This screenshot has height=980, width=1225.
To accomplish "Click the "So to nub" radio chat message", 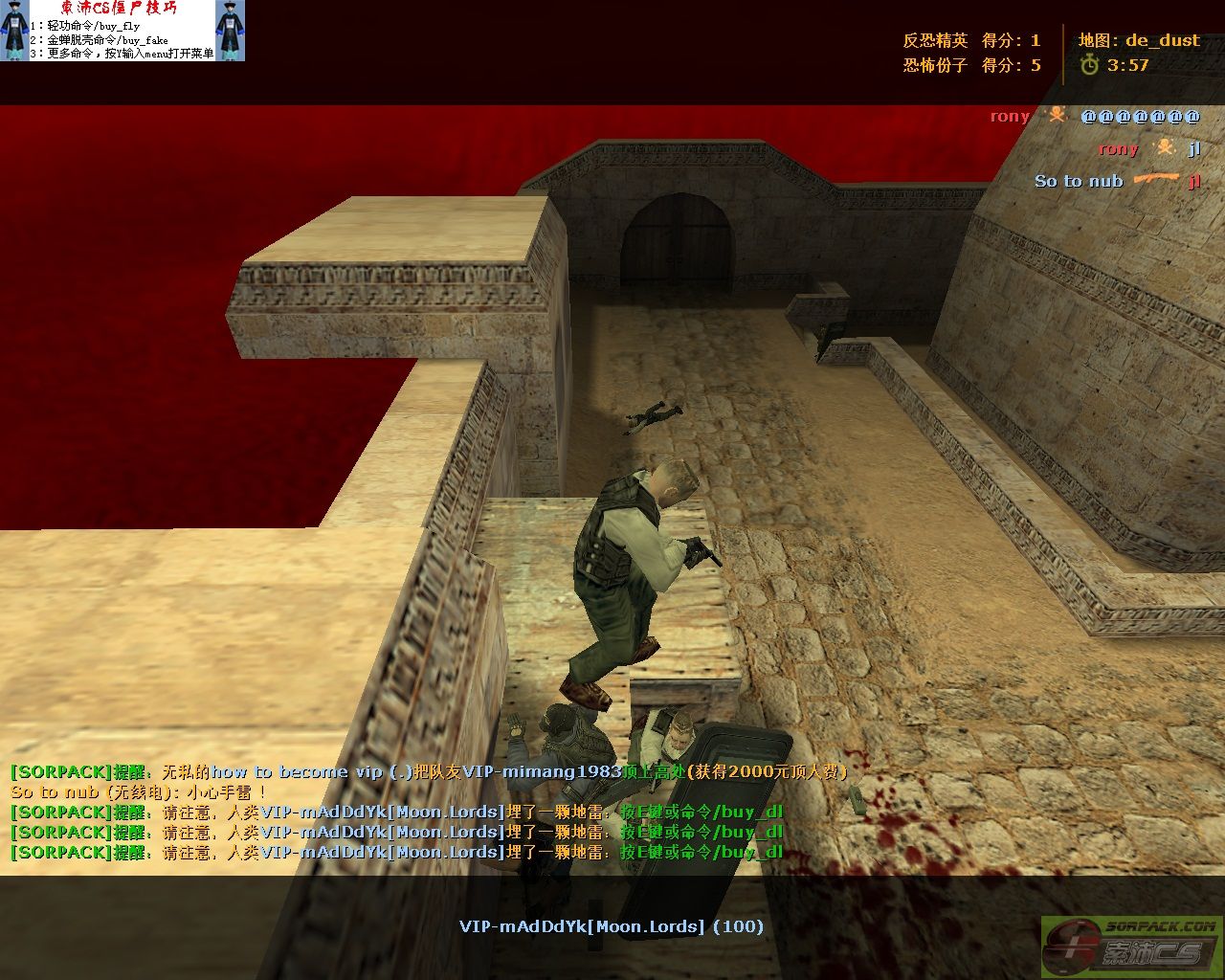I will pyautogui.click(x=139, y=792).
